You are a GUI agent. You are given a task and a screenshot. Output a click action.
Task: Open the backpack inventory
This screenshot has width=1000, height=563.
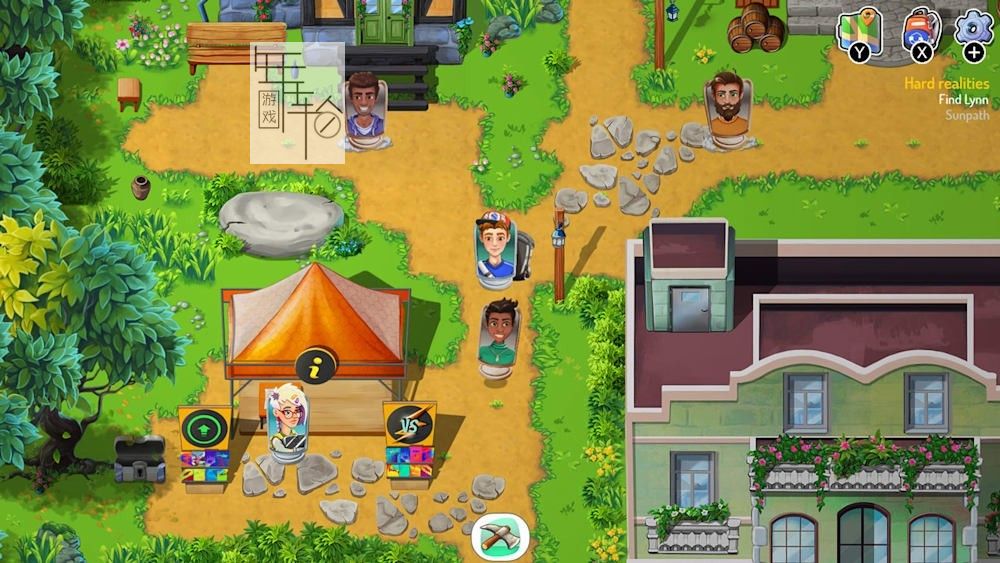point(918,30)
